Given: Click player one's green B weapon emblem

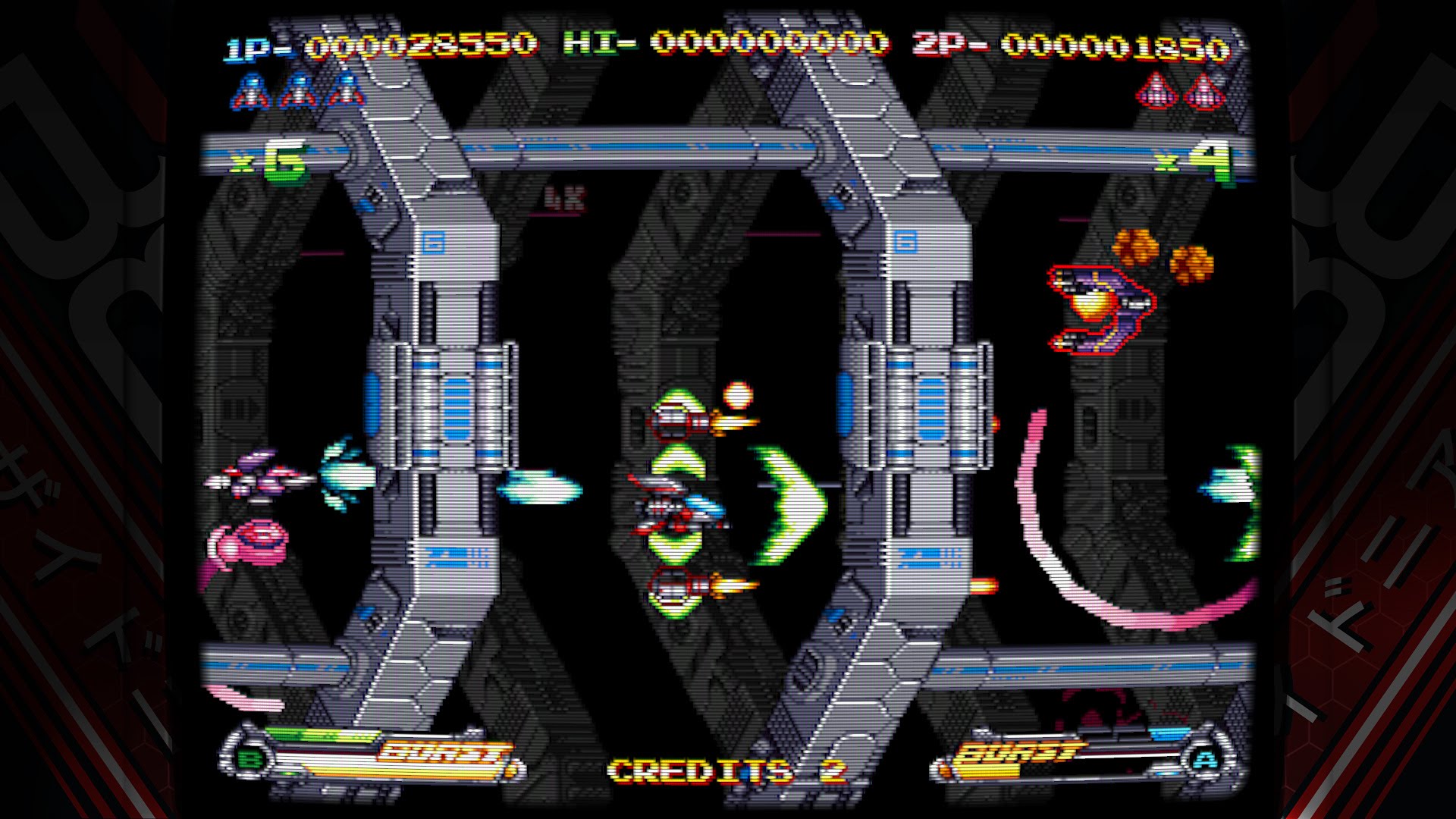Looking at the screenshot, I should click(249, 758).
